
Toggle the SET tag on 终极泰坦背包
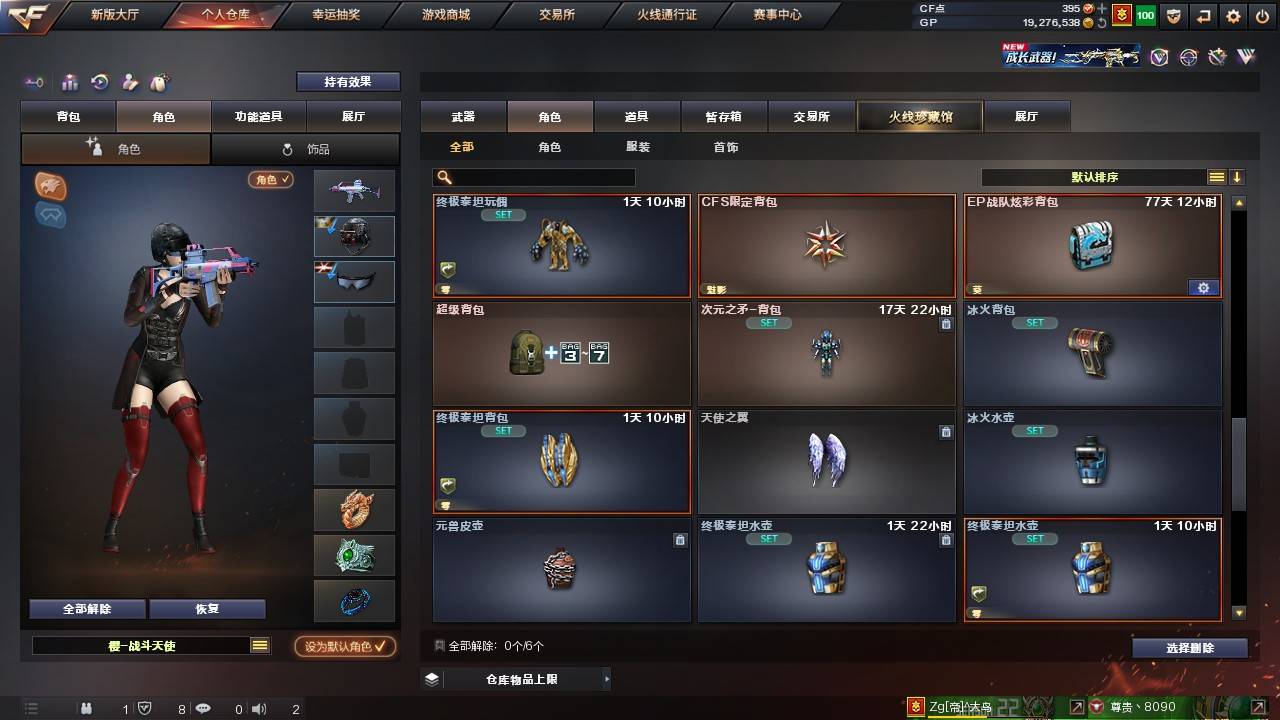click(503, 430)
